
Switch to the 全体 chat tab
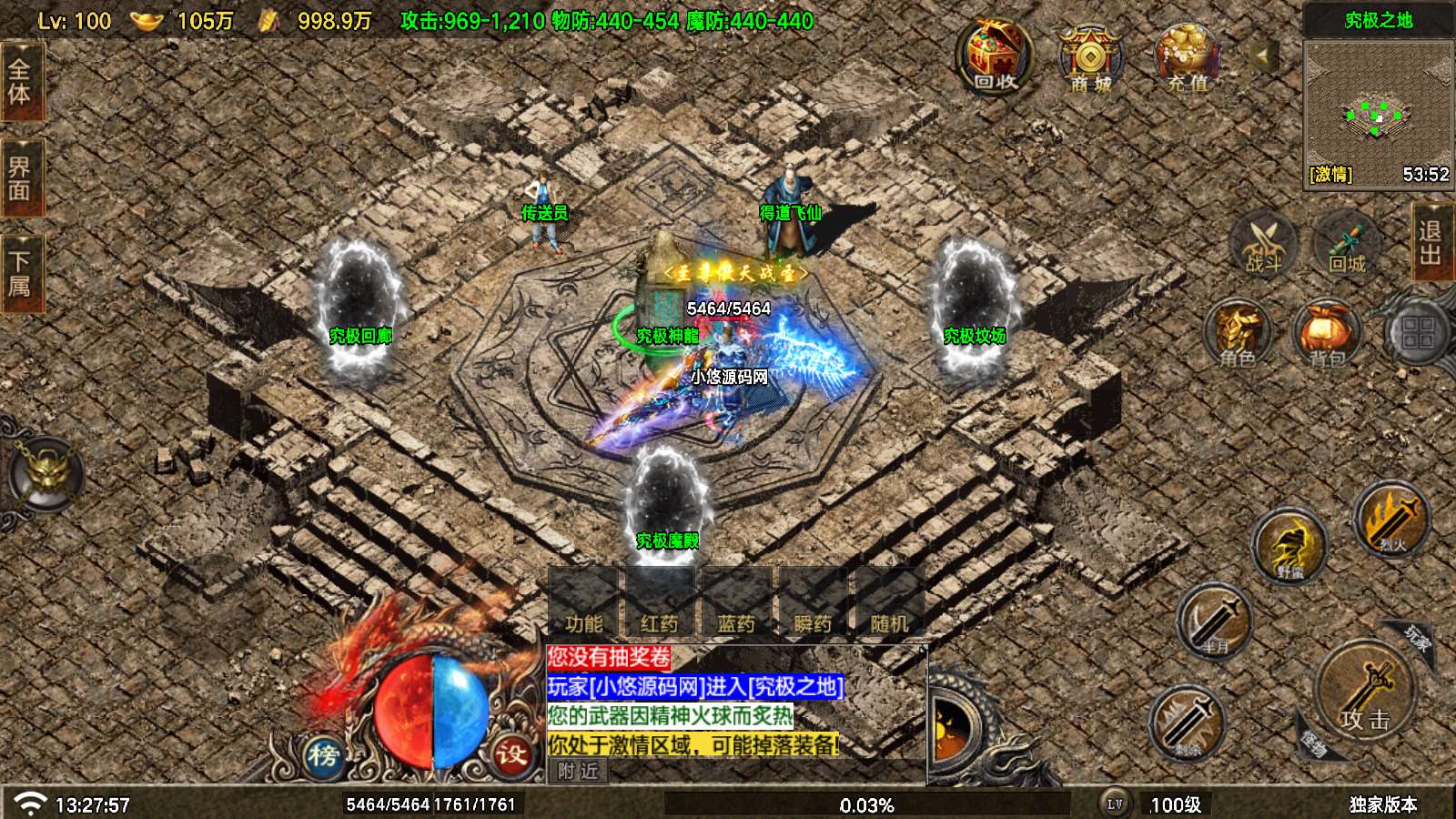[20, 82]
